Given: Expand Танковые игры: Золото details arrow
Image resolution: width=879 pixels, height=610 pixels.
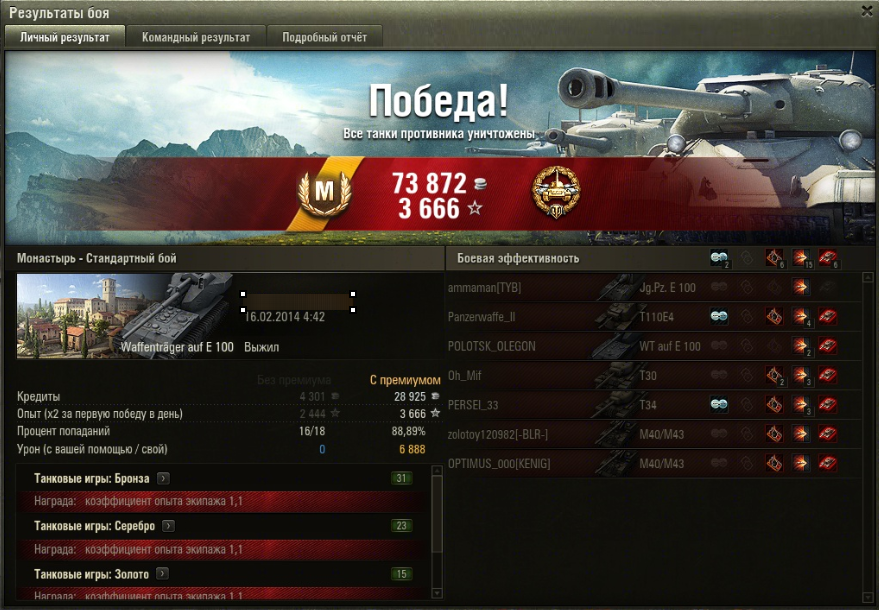Looking at the screenshot, I should click(162, 574).
